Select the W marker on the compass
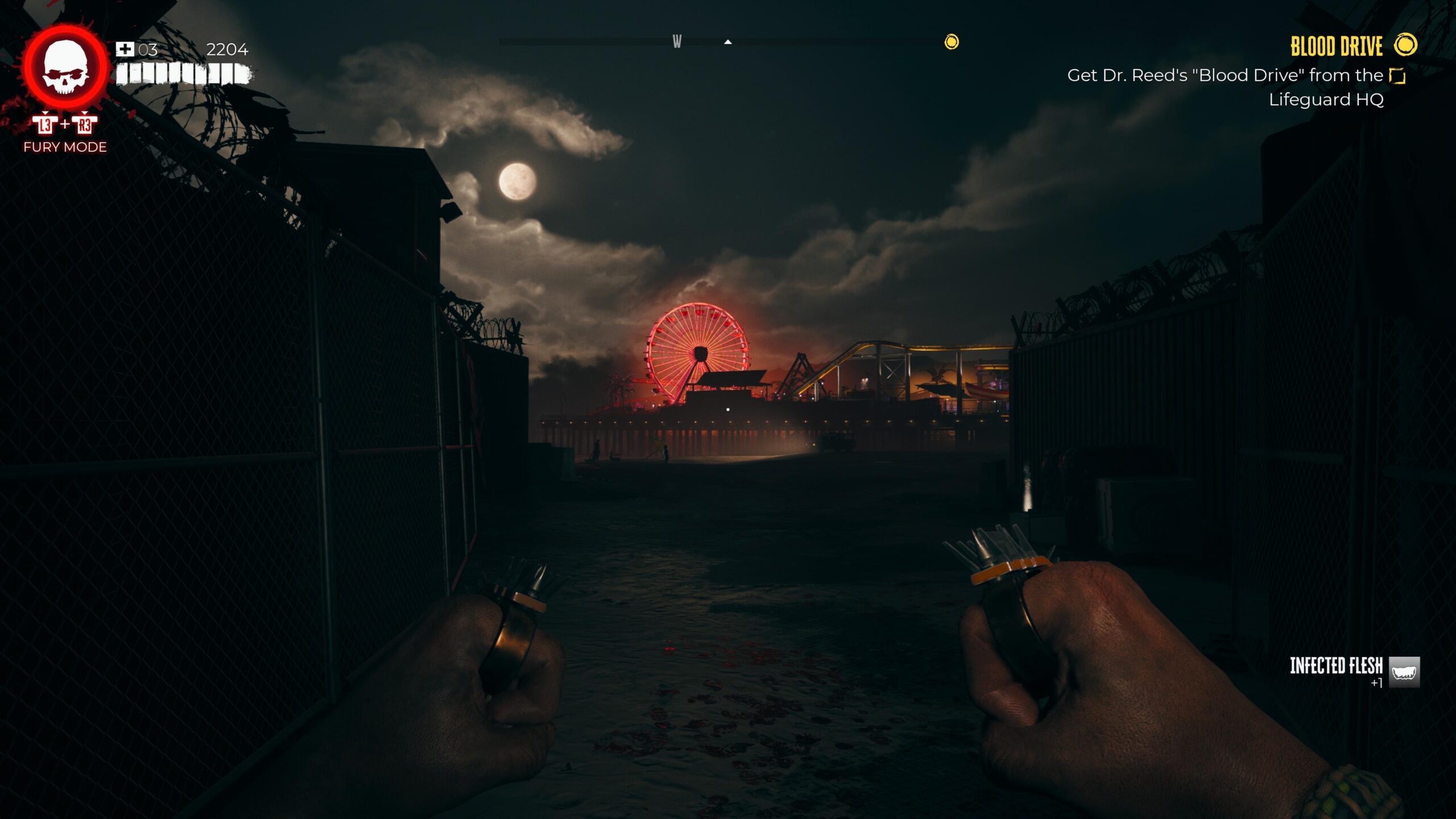Screen dimensions: 1456x819 (677, 42)
